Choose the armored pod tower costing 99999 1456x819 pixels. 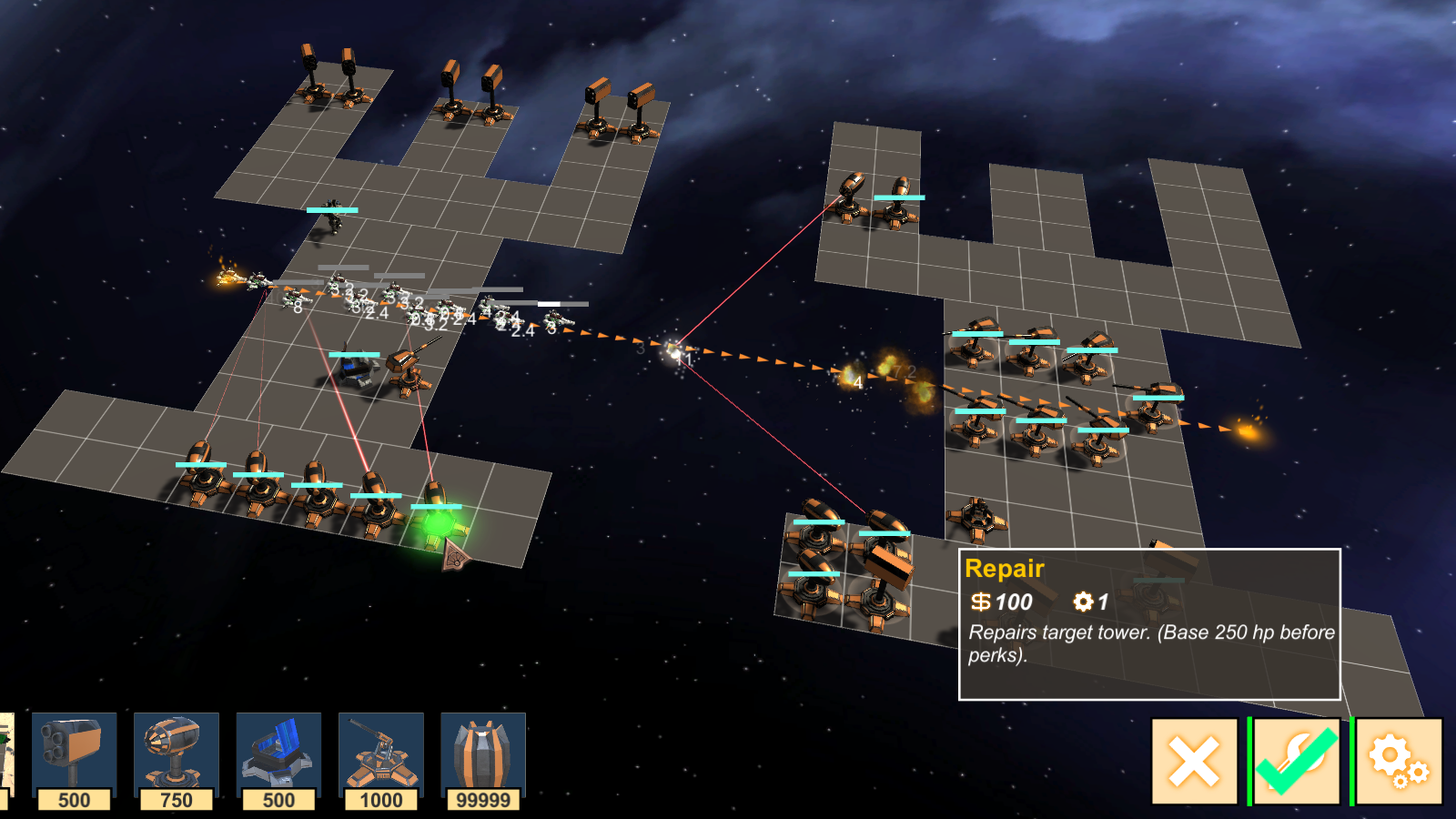[x=483, y=760]
